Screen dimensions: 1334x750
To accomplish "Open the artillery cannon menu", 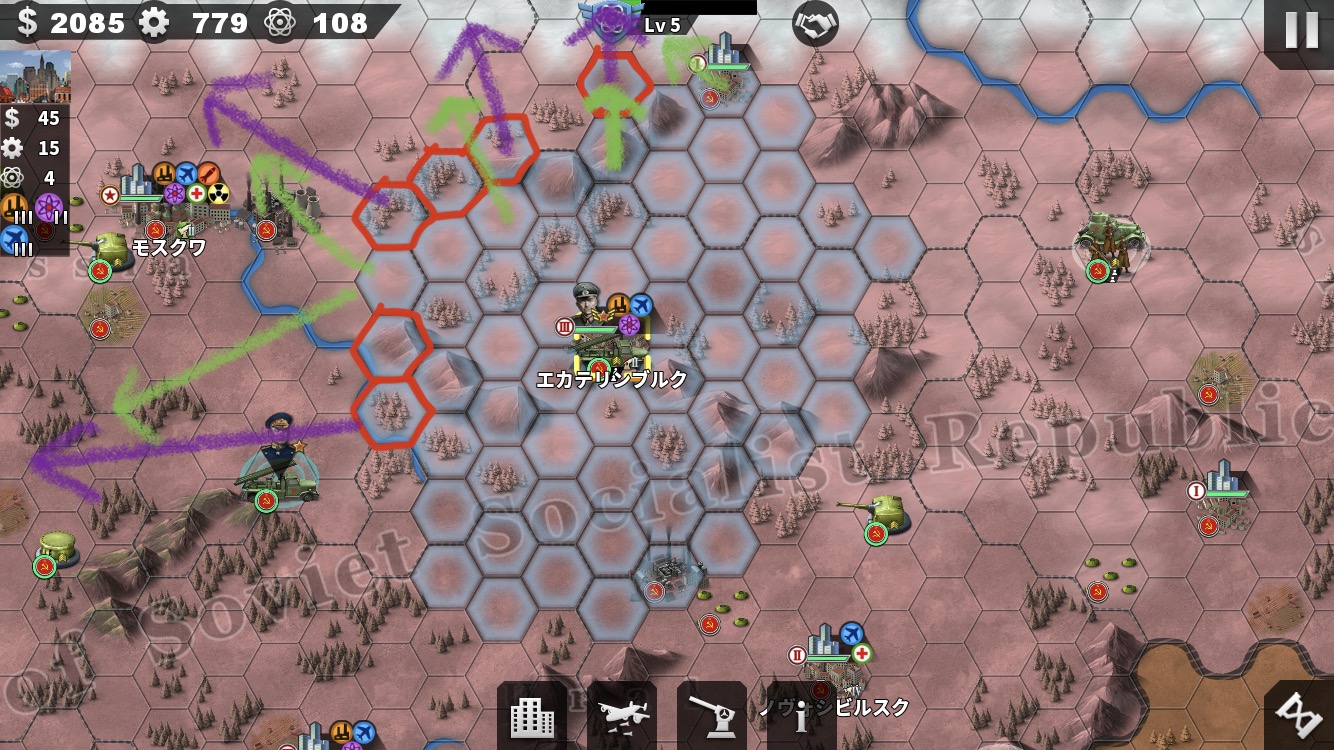I will coord(712,716).
